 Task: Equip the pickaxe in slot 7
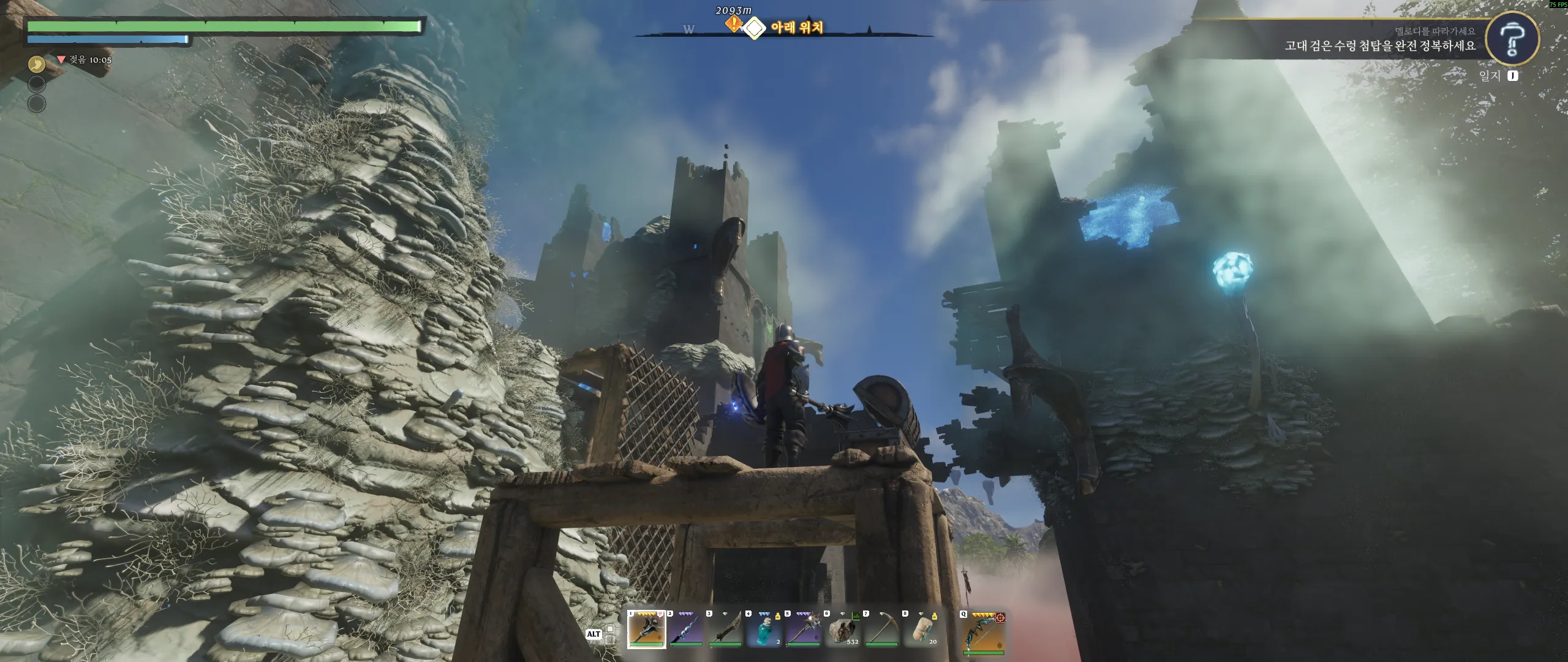881,630
